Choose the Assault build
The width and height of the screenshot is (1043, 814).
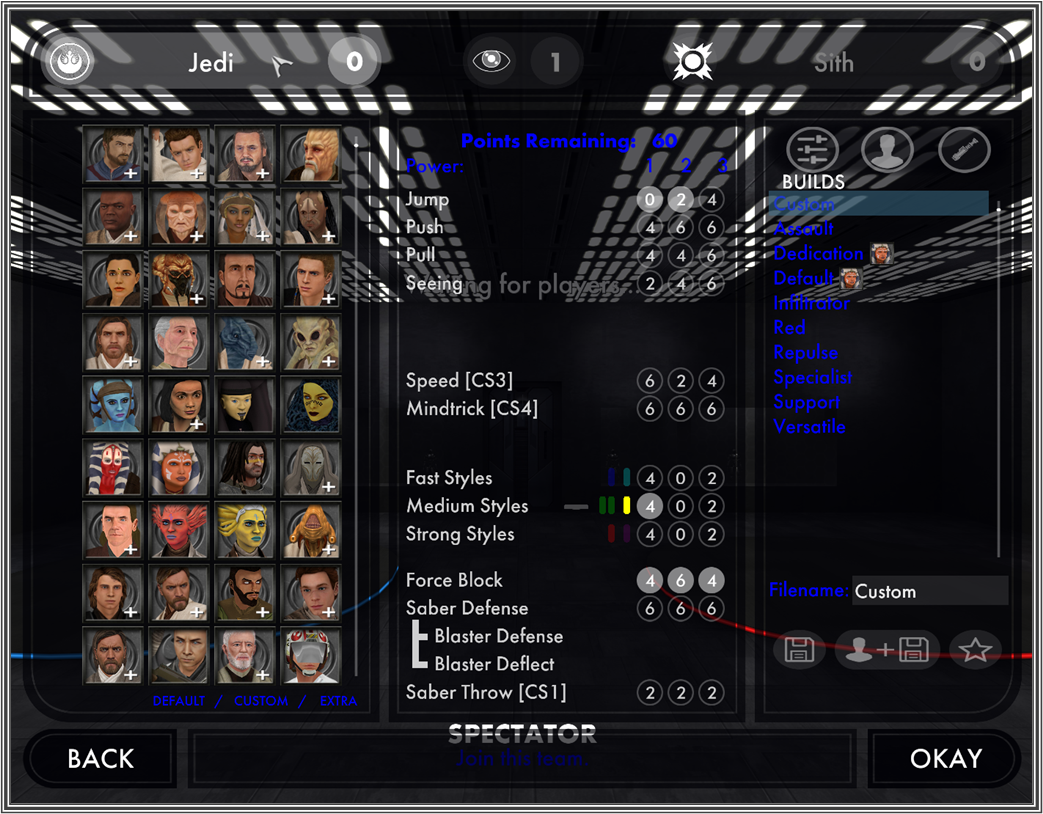[x=803, y=229]
